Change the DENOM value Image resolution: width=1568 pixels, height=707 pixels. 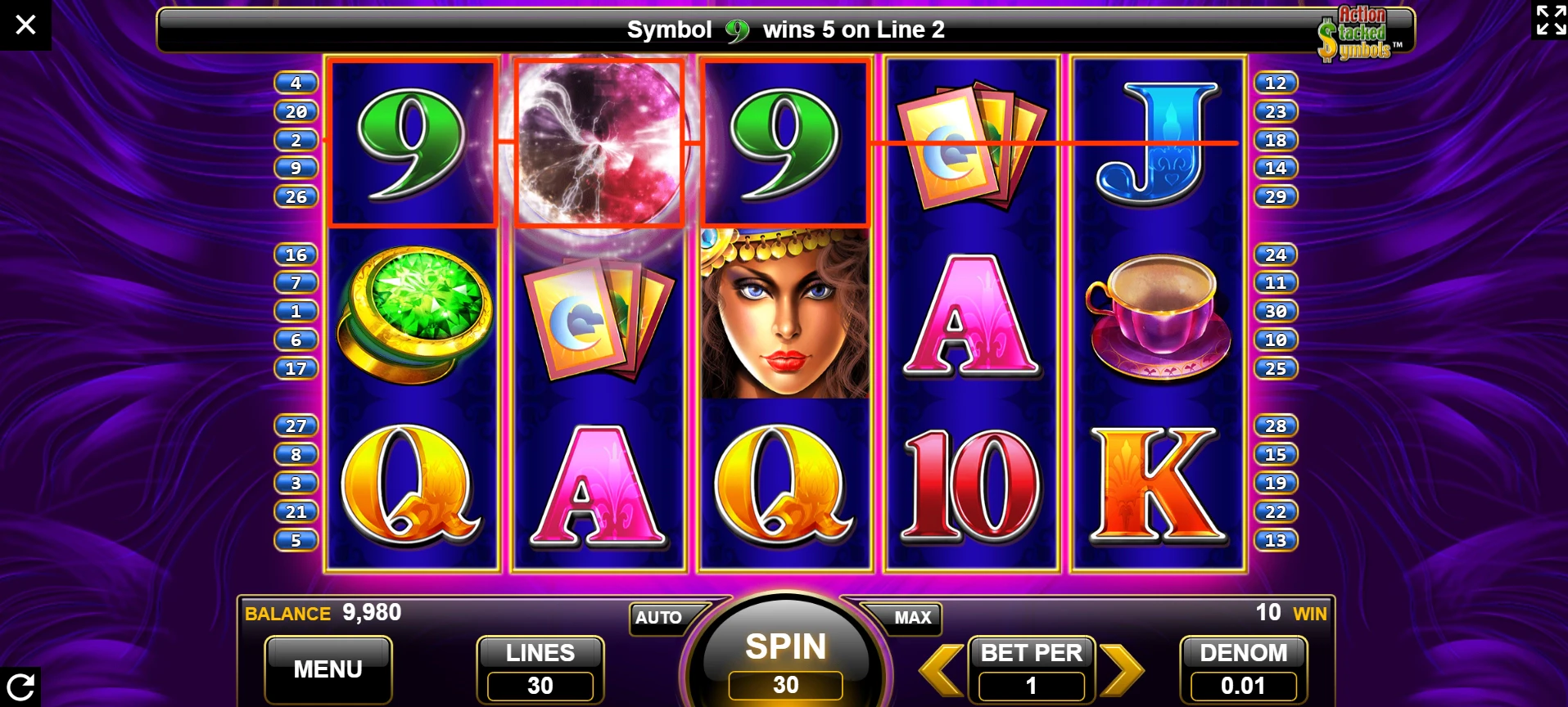pyautogui.click(x=1243, y=669)
